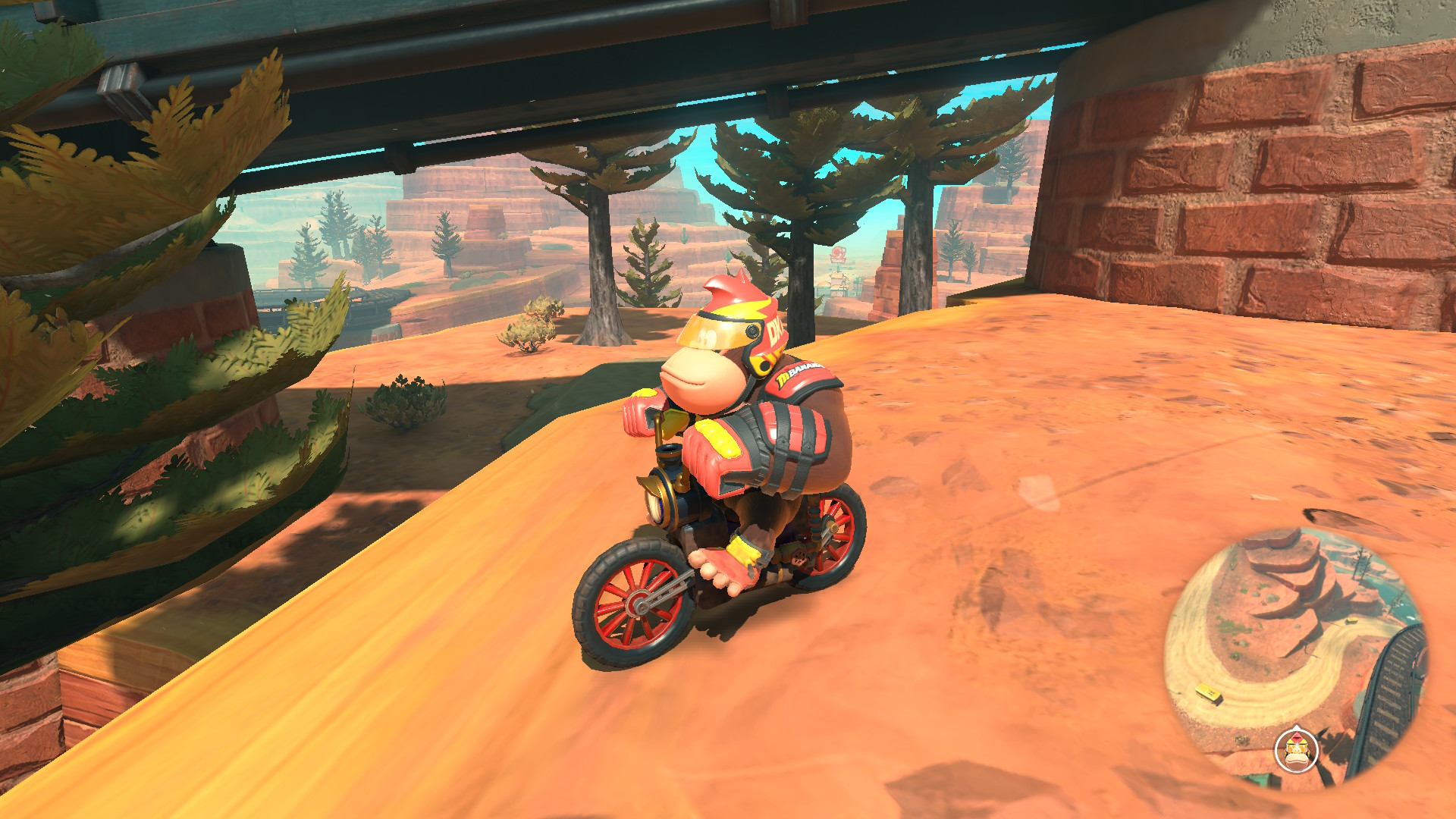
Task: Click the player character marker on minimap
Action: click(1296, 750)
